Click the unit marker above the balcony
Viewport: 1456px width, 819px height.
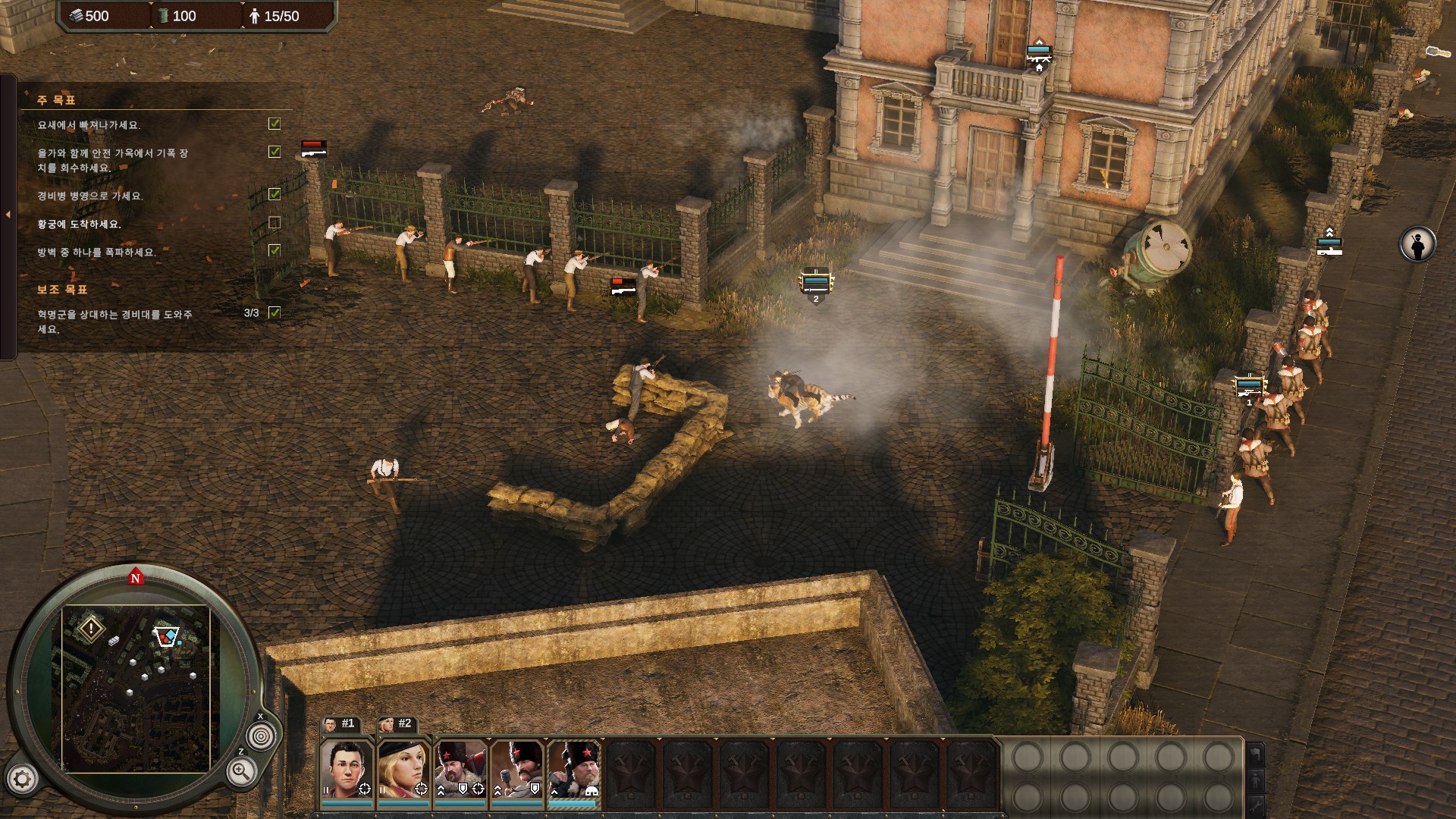coord(1039,55)
